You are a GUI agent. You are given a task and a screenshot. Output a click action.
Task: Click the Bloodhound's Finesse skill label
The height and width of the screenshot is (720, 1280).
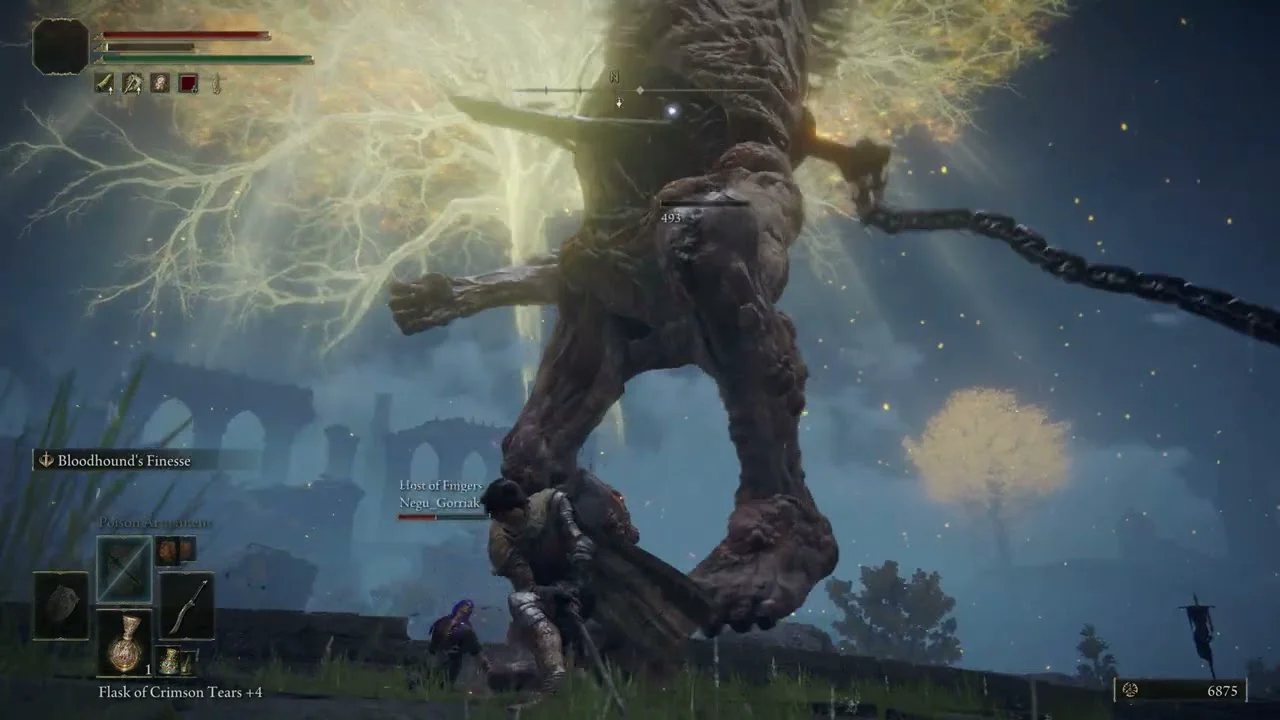(x=124, y=461)
